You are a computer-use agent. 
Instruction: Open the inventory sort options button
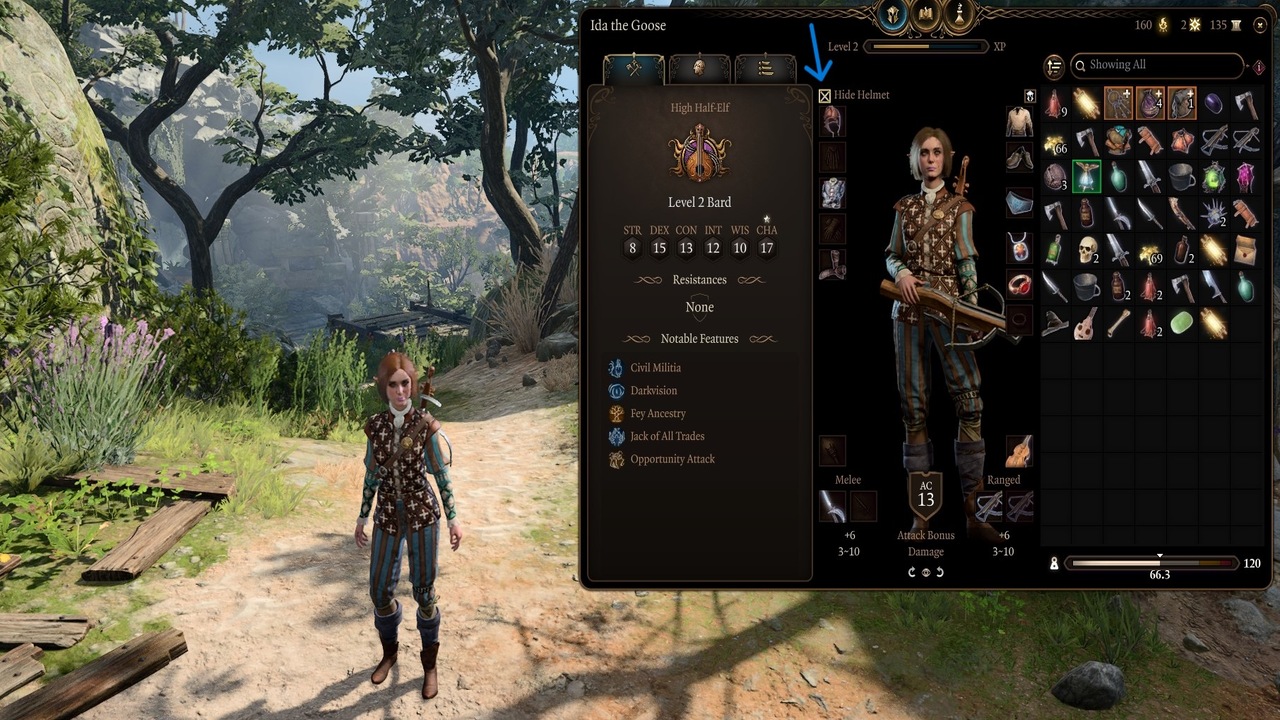(1054, 67)
